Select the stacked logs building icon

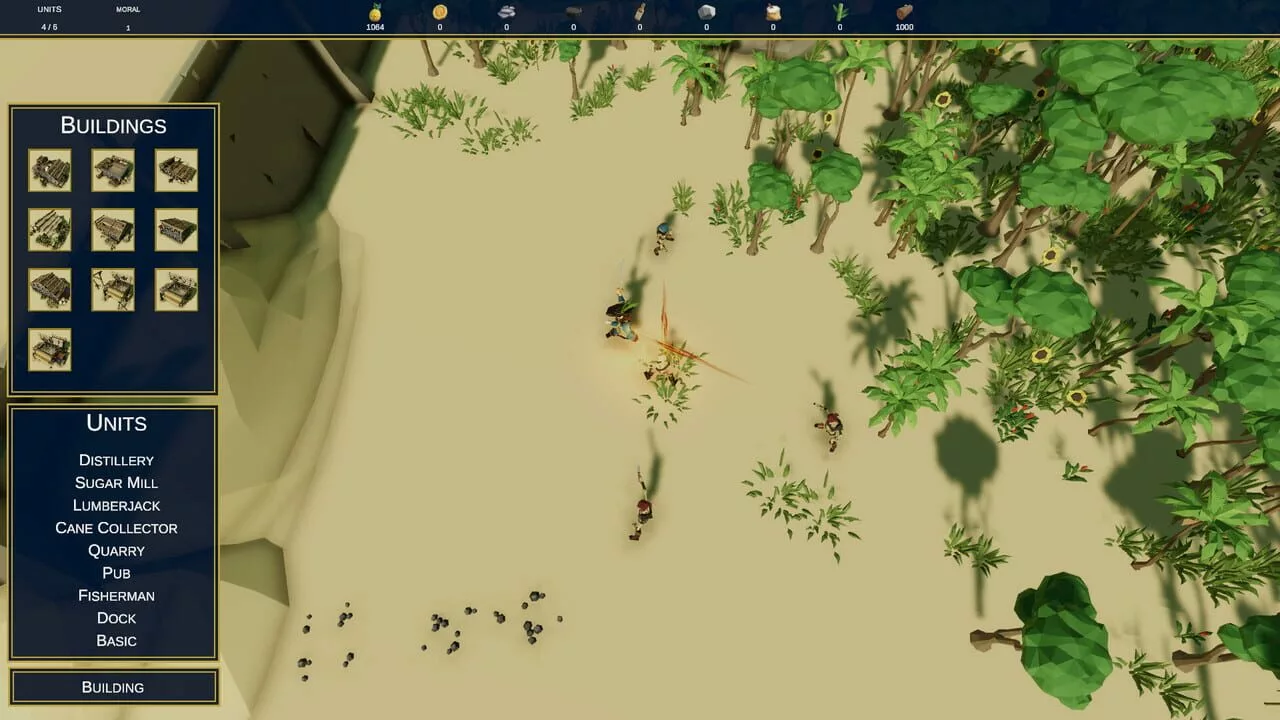[x=50, y=230]
